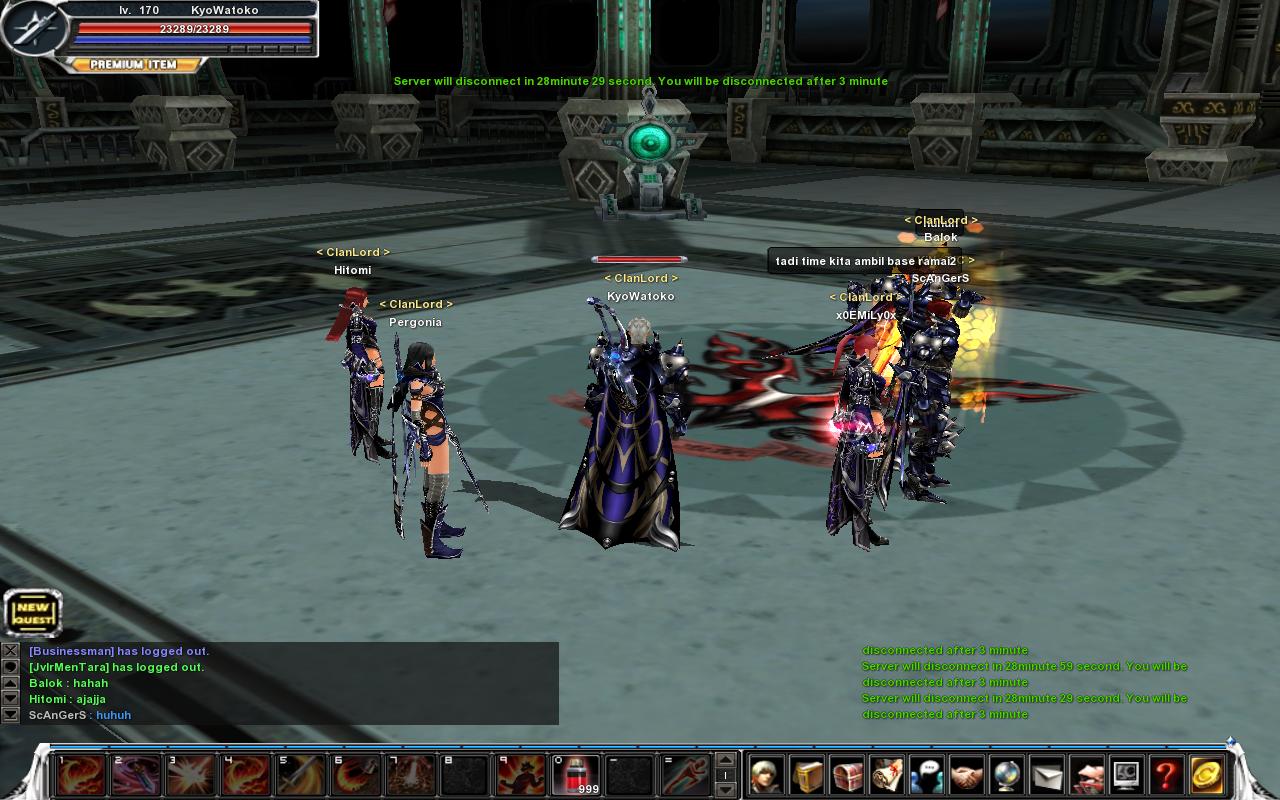The height and width of the screenshot is (800, 1280).
Task: Close the chat log with the X
Action: click(9, 650)
